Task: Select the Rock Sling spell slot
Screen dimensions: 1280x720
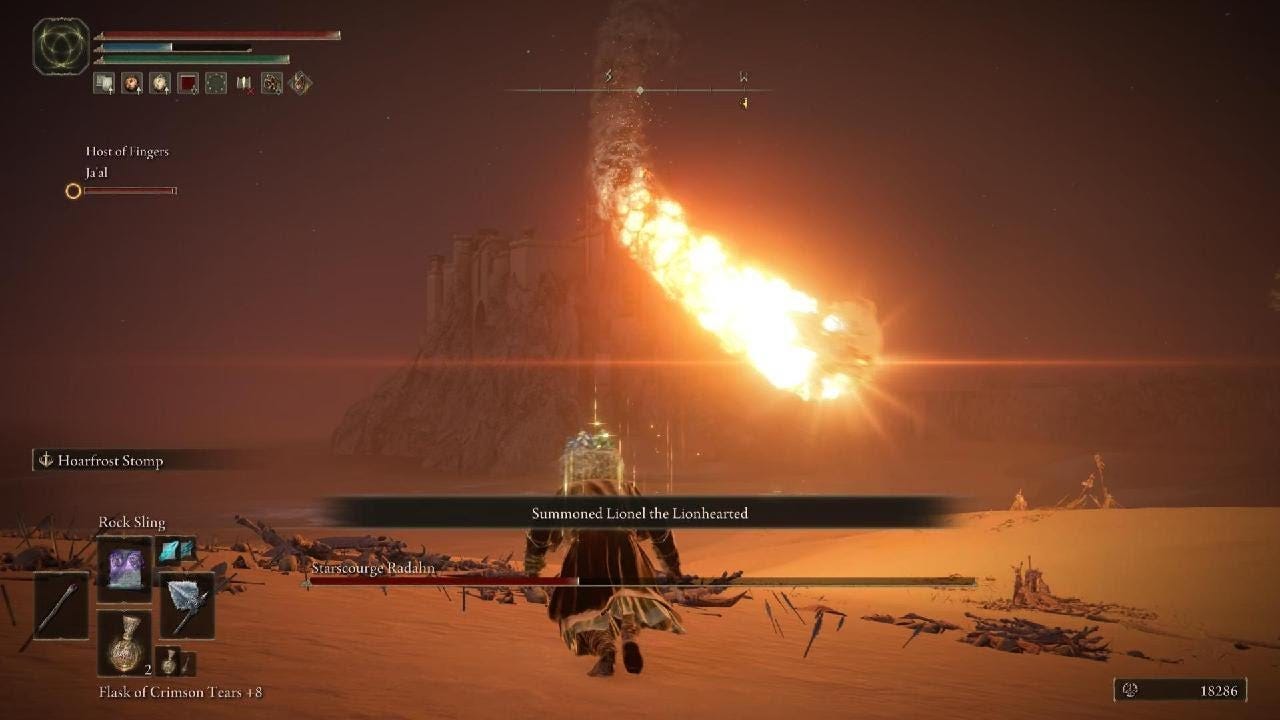Action: click(x=125, y=570)
